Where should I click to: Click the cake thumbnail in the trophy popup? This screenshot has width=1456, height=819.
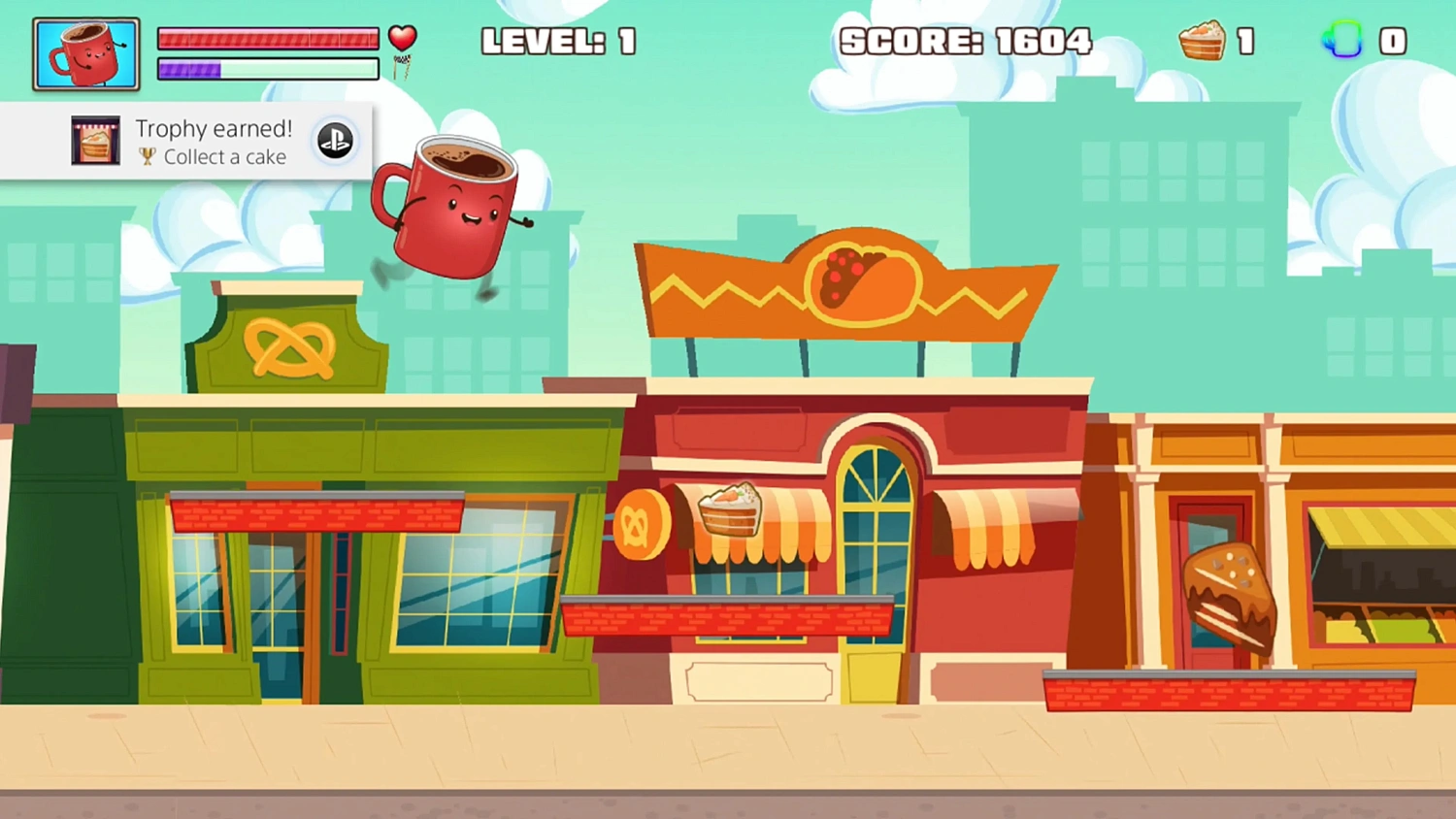tap(95, 140)
